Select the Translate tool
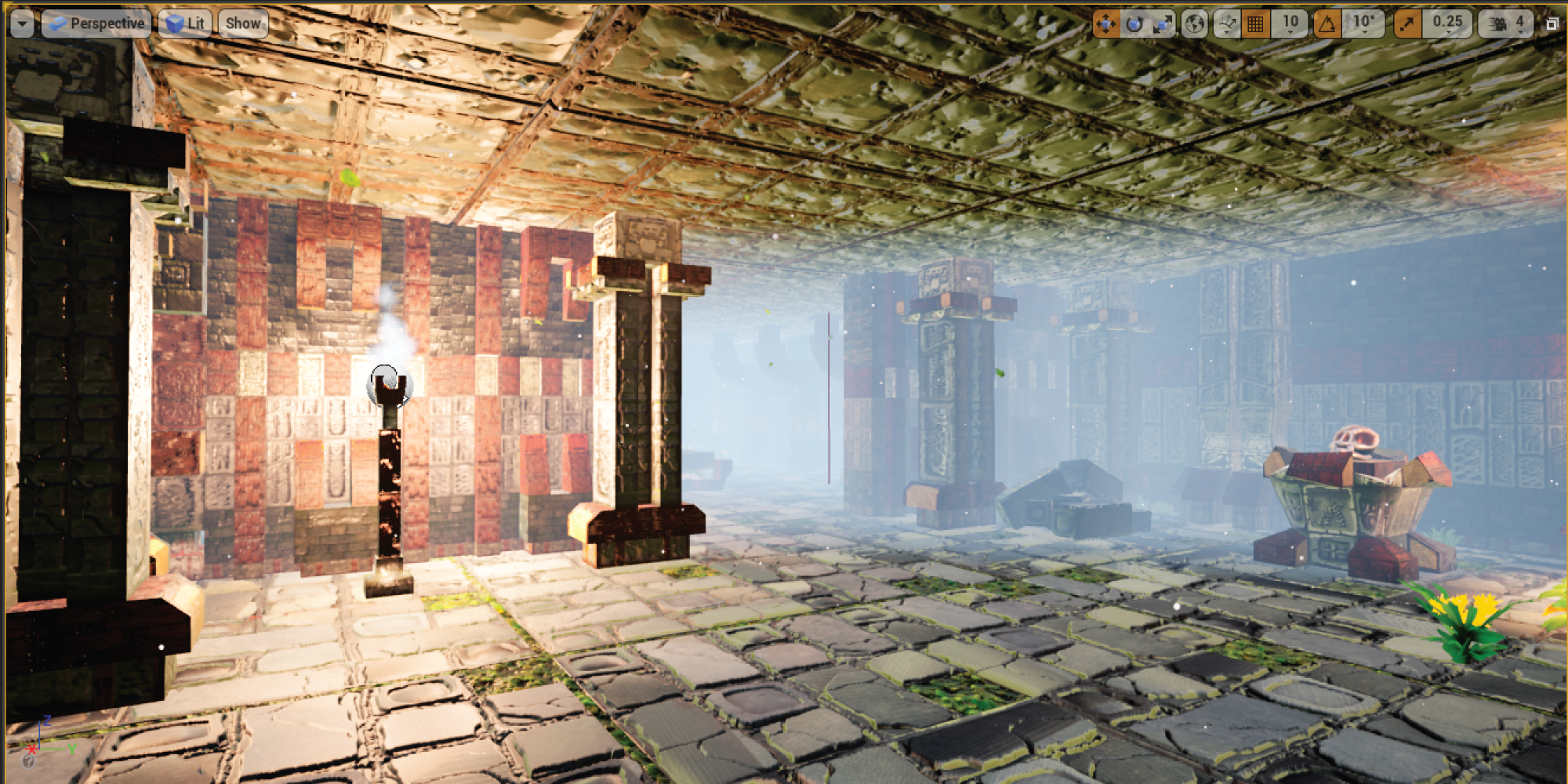Screen dimensions: 1568x784 (1105, 23)
